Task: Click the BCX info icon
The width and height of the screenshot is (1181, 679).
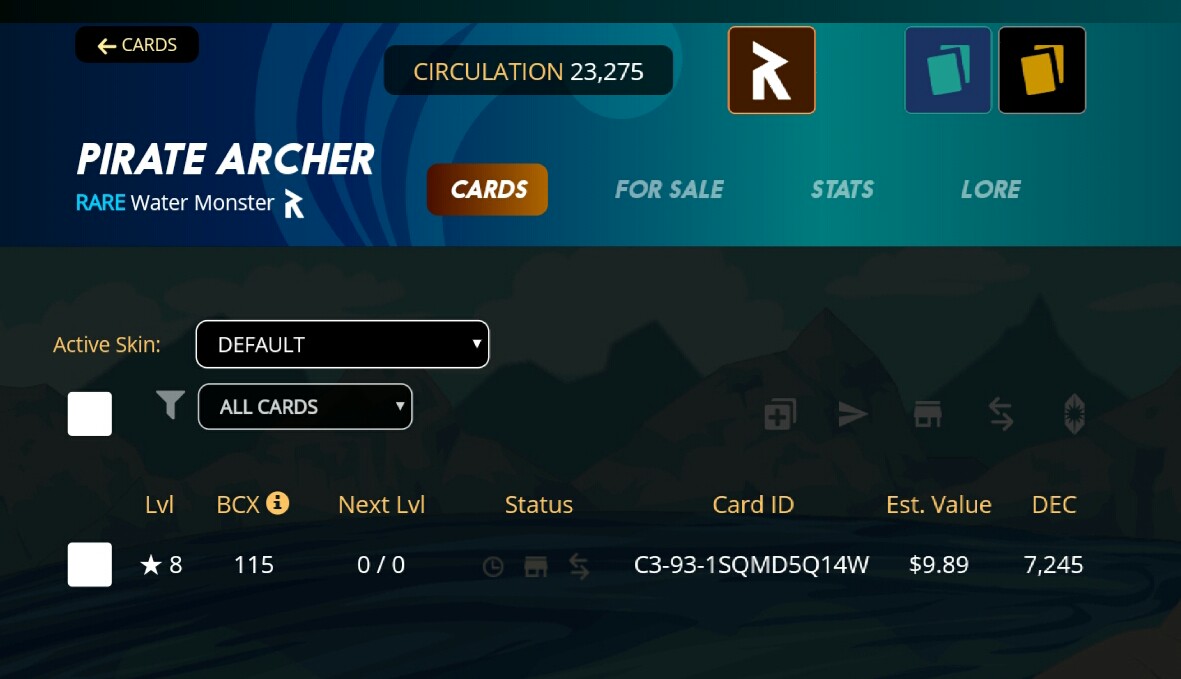Action: pyautogui.click(x=279, y=503)
